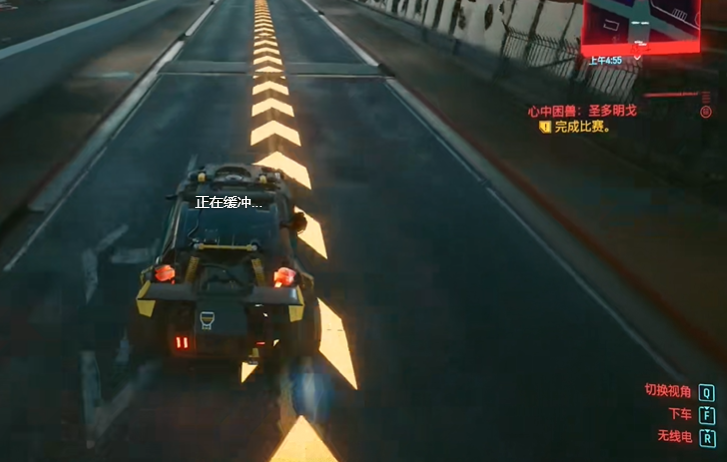Click the 完成比赛 objective entry
727x462 pixels.
(x=582, y=128)
